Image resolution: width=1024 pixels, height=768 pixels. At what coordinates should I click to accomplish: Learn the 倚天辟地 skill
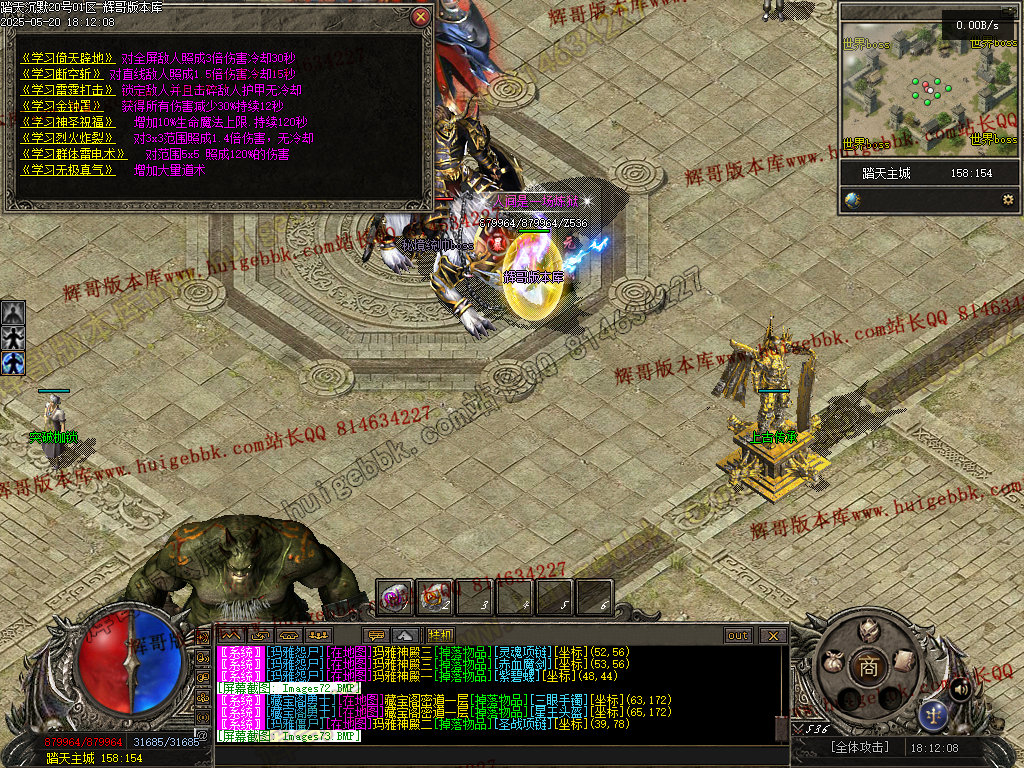pyautogui.click(x=67, y=58)
